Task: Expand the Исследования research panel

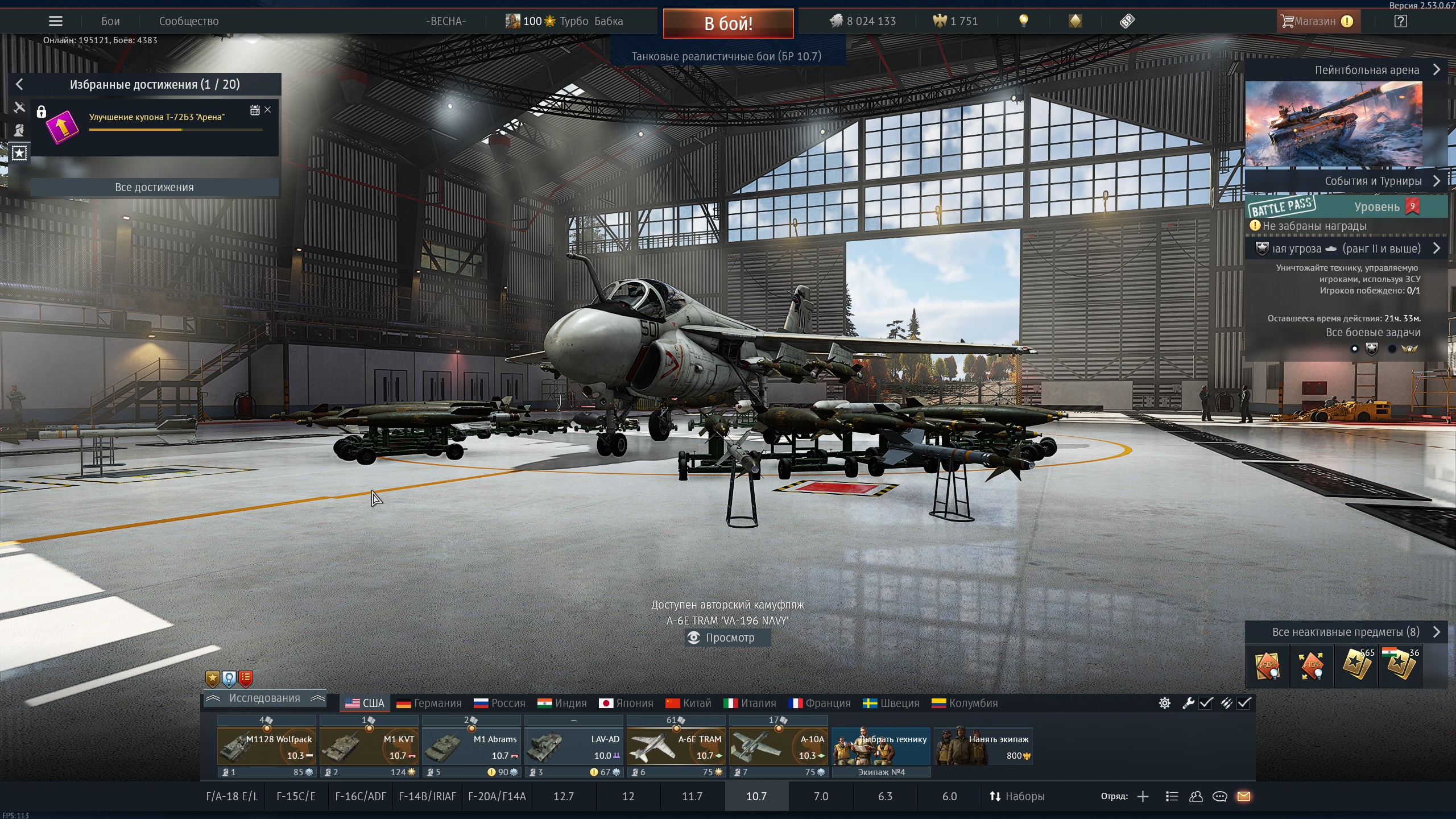Action: pyautogui.click(x=264, y=698)
